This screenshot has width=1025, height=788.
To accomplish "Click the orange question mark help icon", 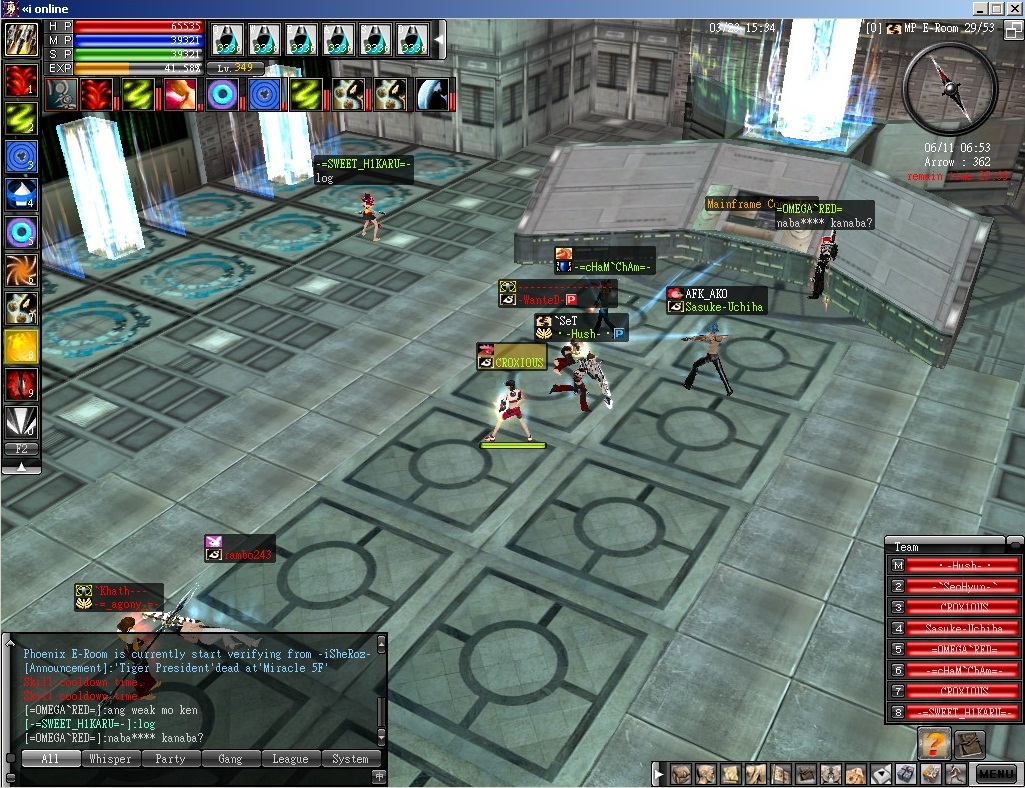I will point(933,744).
